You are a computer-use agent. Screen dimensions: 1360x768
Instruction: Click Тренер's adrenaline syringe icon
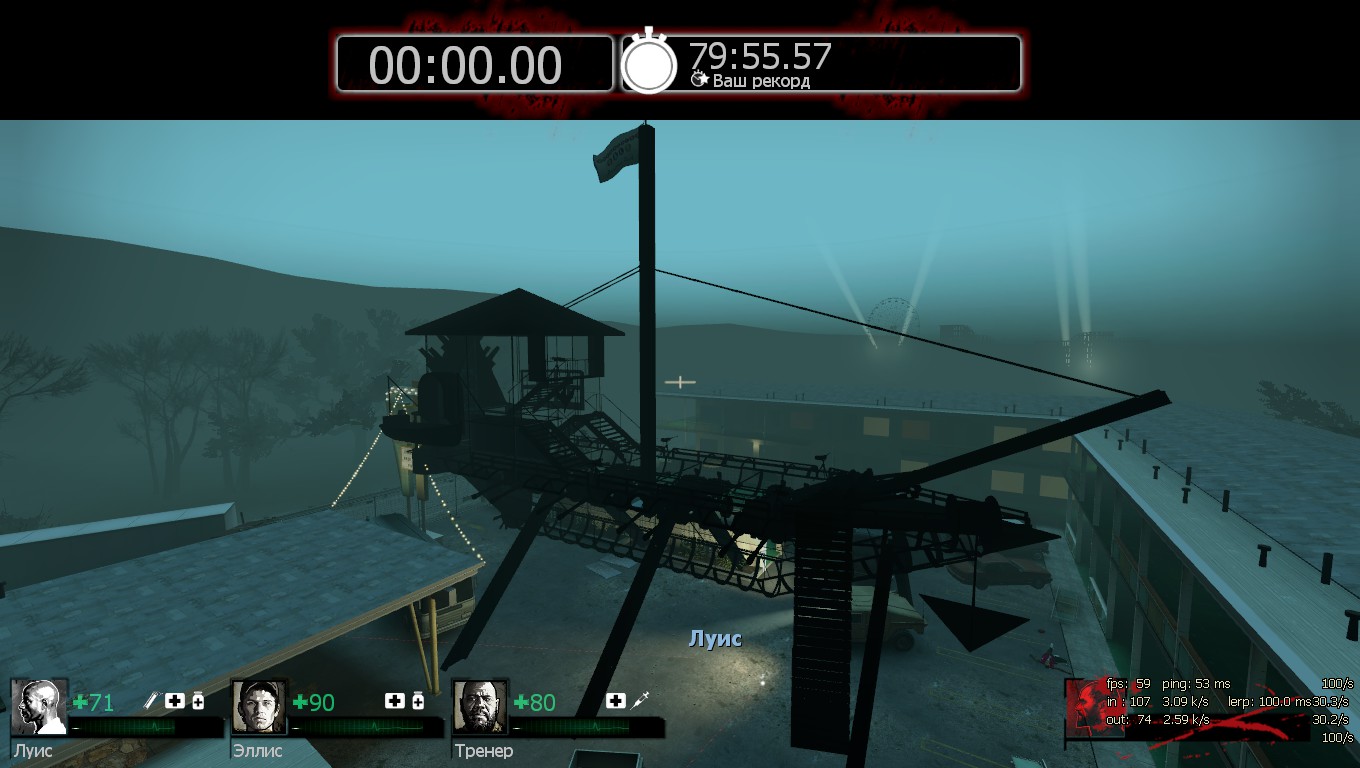click(x=641, y=701)
